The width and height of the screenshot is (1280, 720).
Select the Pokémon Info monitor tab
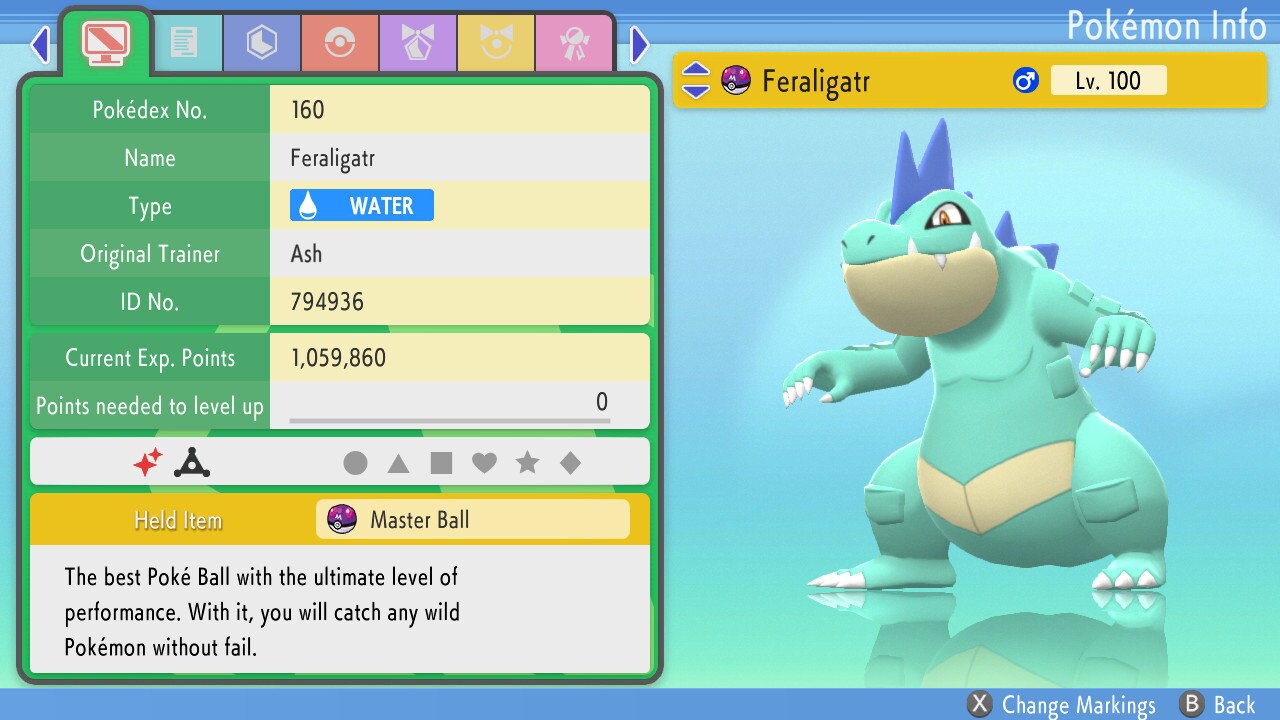coord(104,42)
